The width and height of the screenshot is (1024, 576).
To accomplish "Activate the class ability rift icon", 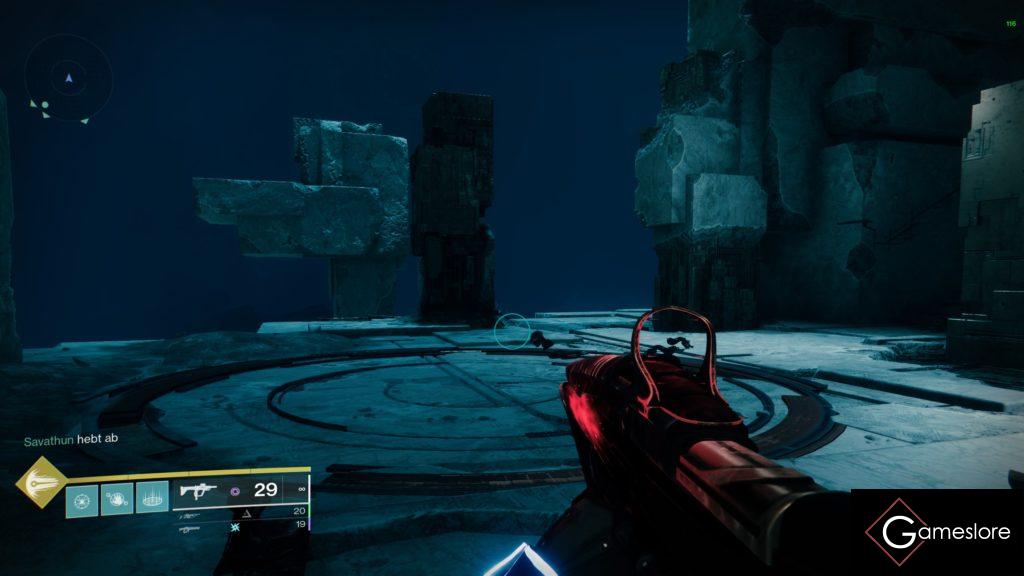I will pos(152,497).
